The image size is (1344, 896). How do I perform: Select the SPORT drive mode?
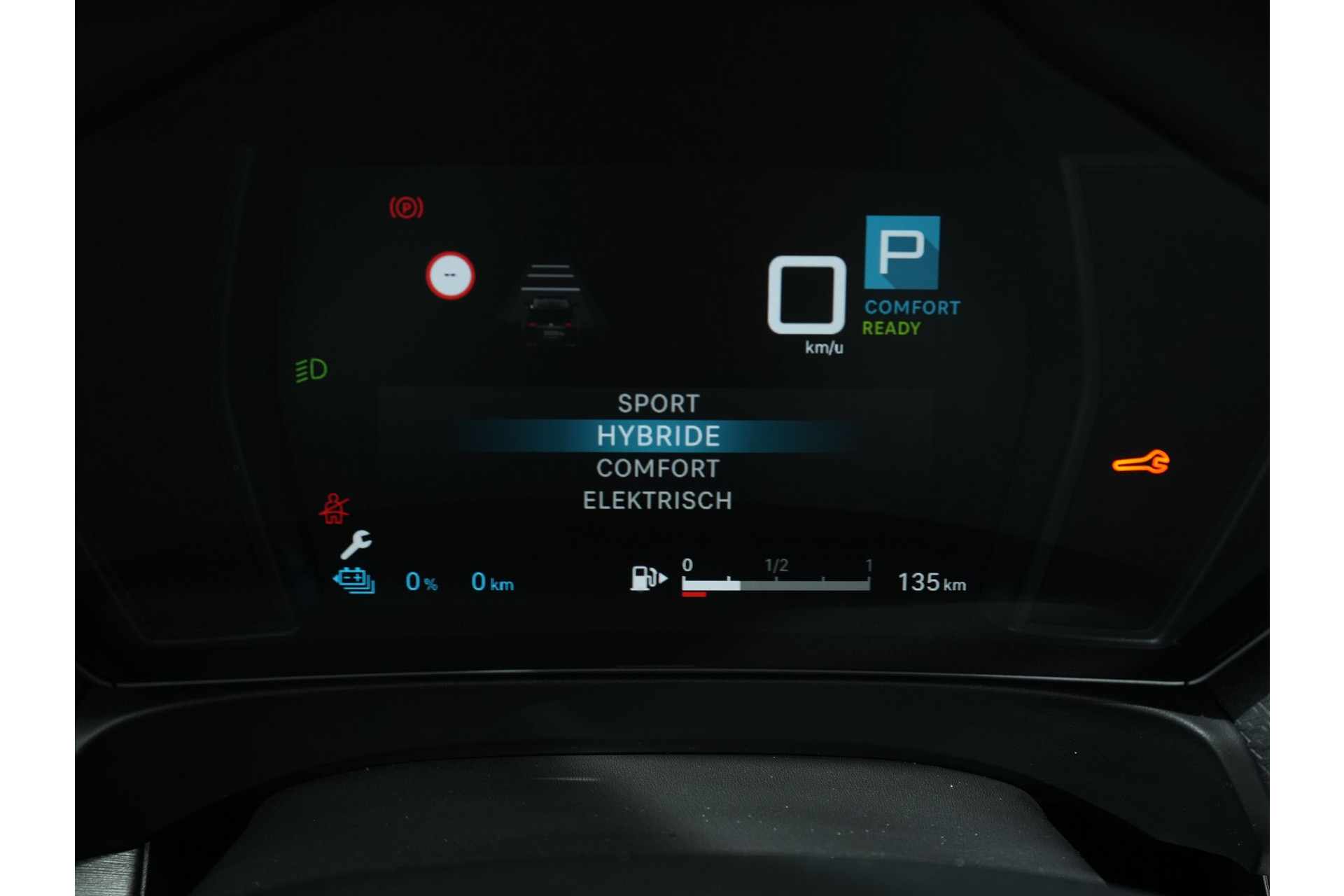coord(658,403)
